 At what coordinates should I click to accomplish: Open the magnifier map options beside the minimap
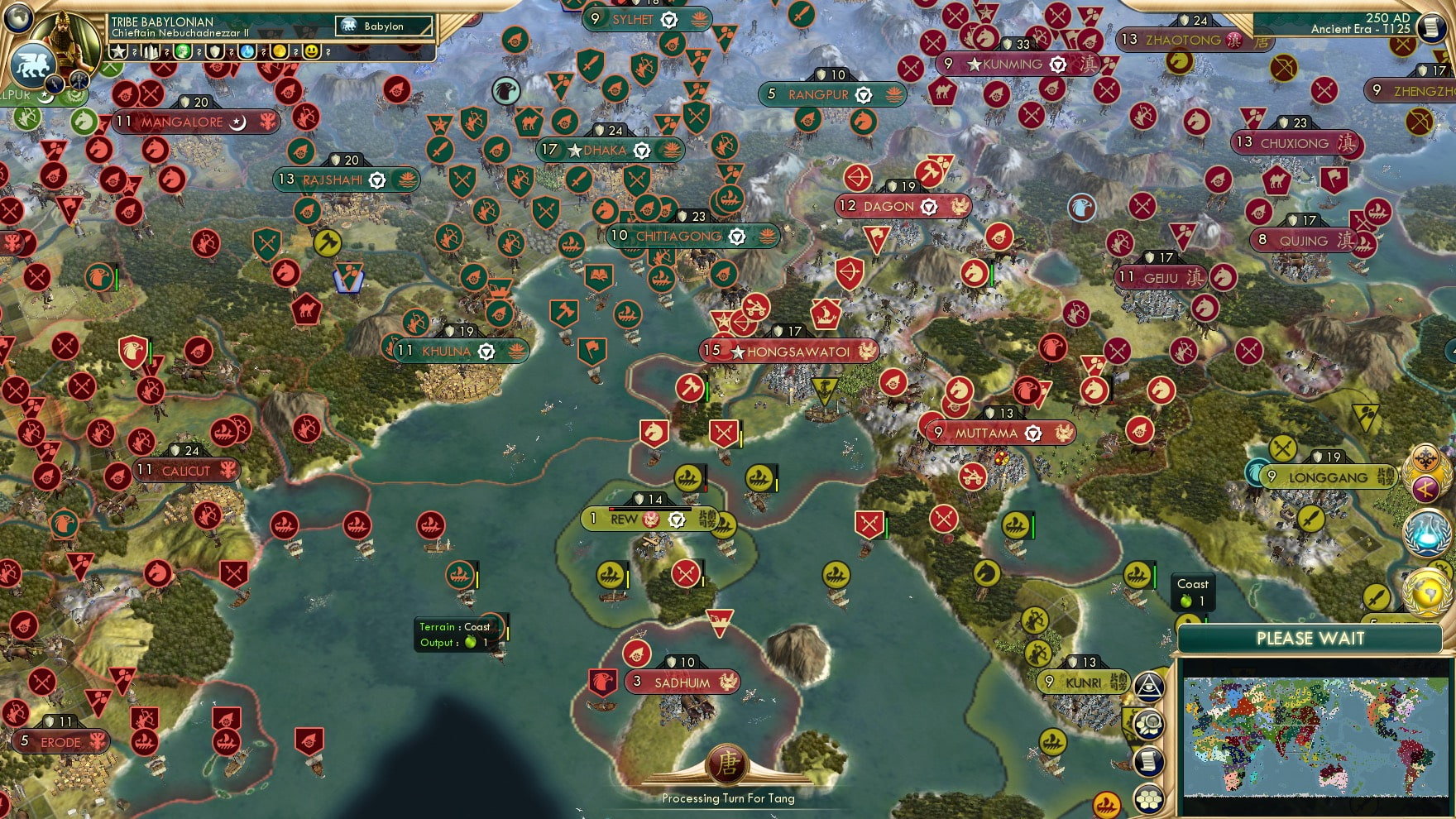click(x=1148, y=725)
